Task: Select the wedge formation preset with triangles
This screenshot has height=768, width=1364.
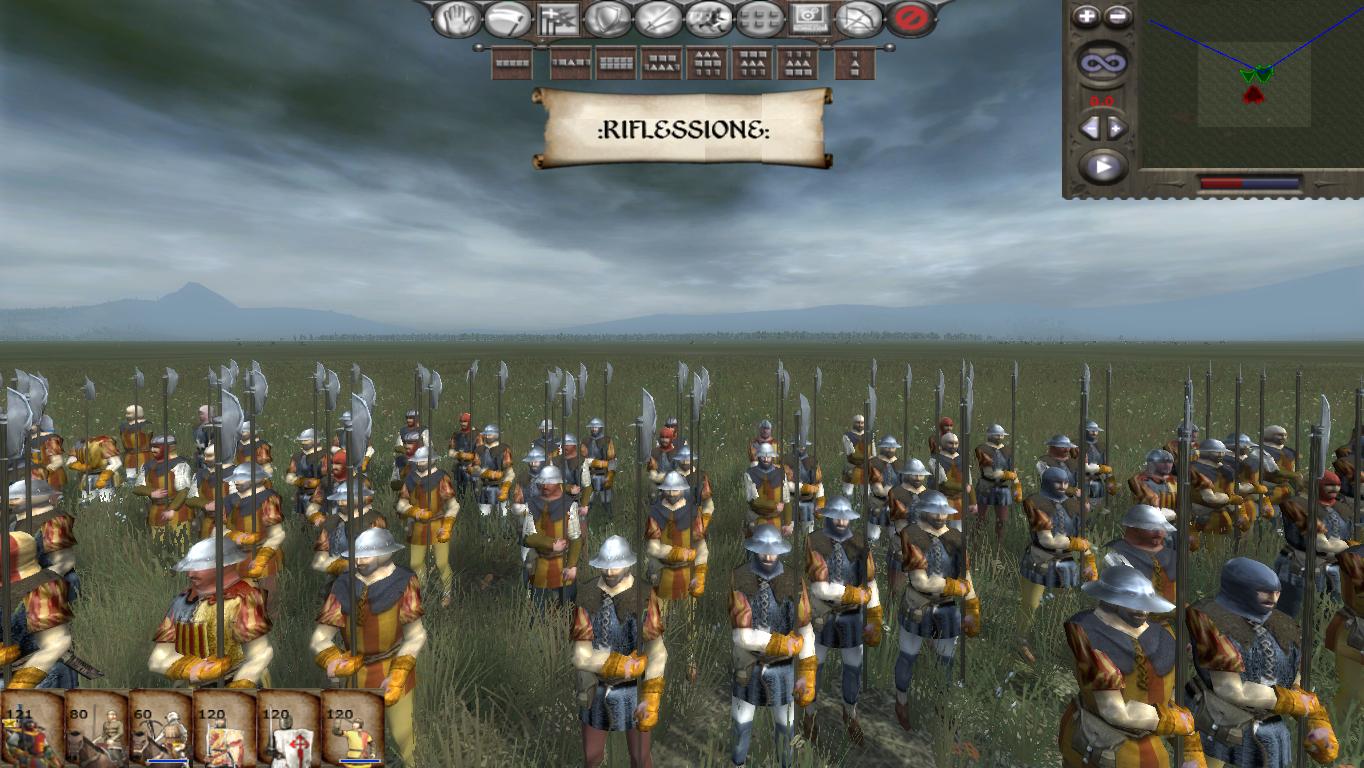Action: 706,62
